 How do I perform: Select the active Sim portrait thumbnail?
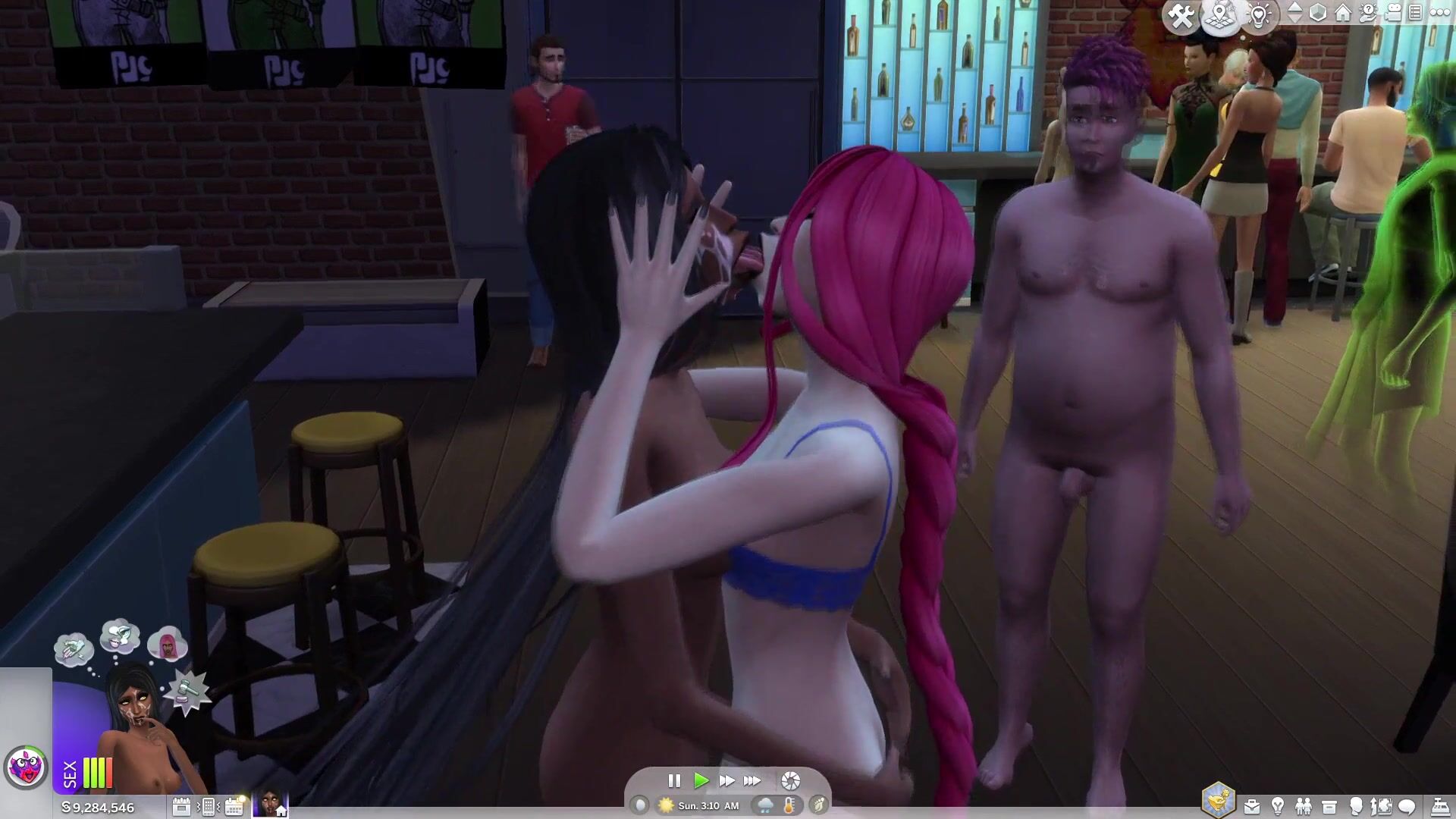(x=270, y=804)
